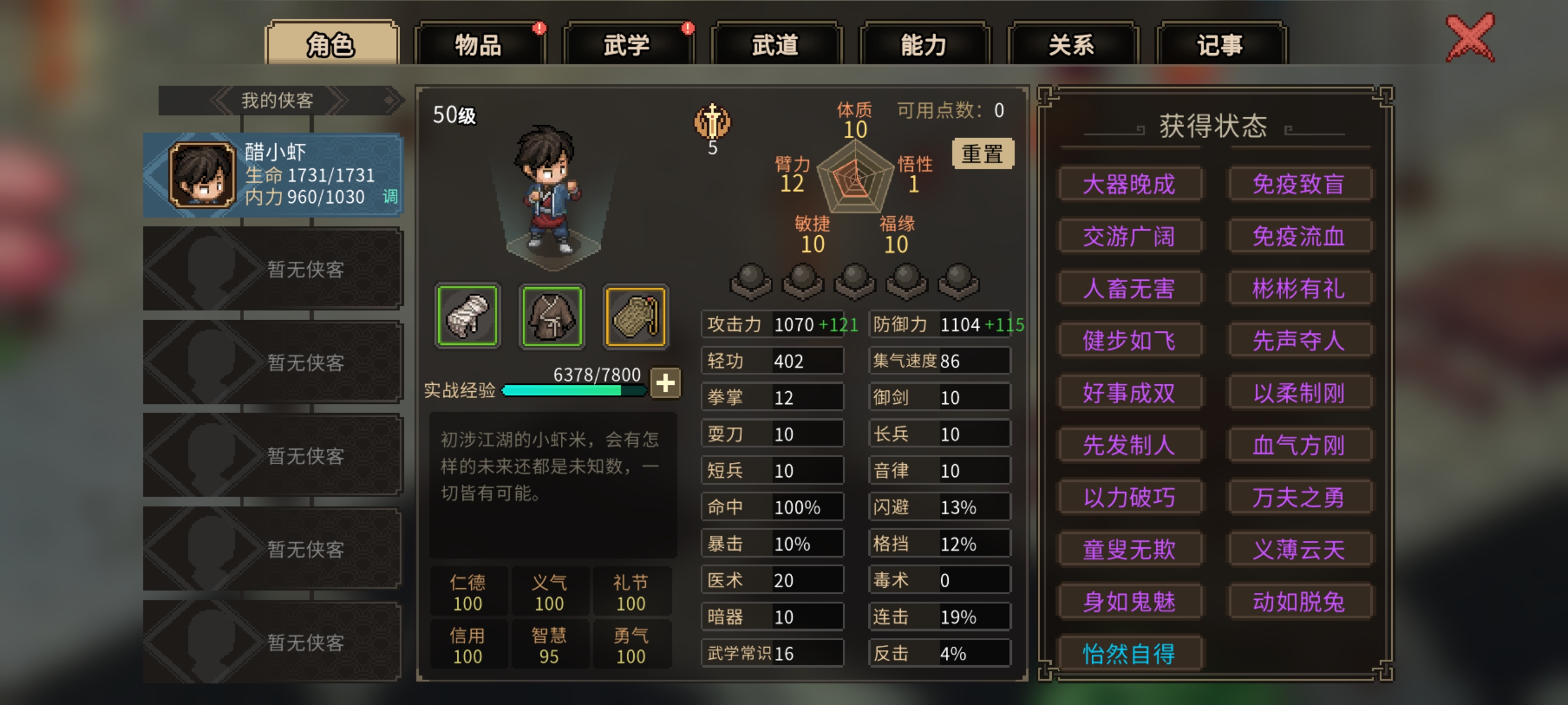Click the last empty socket orb
This screenshot has width=1568, height=705.
pyautogui.click(x=959, y=281)
